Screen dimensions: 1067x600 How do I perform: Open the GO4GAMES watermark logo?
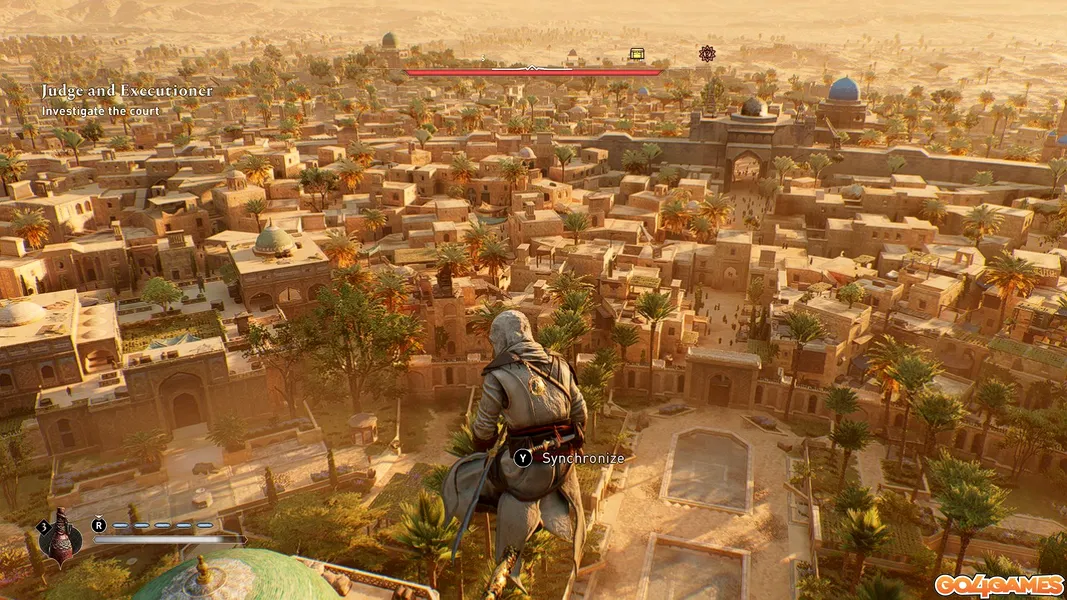point(998,585)
